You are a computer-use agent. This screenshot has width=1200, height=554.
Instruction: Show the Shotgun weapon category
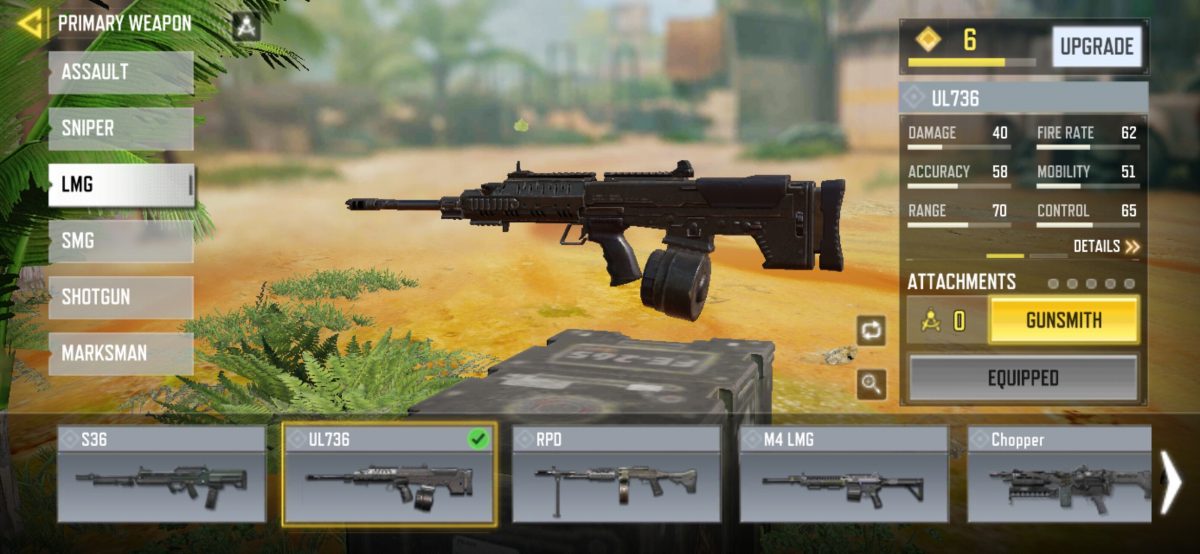coord(120,297)
